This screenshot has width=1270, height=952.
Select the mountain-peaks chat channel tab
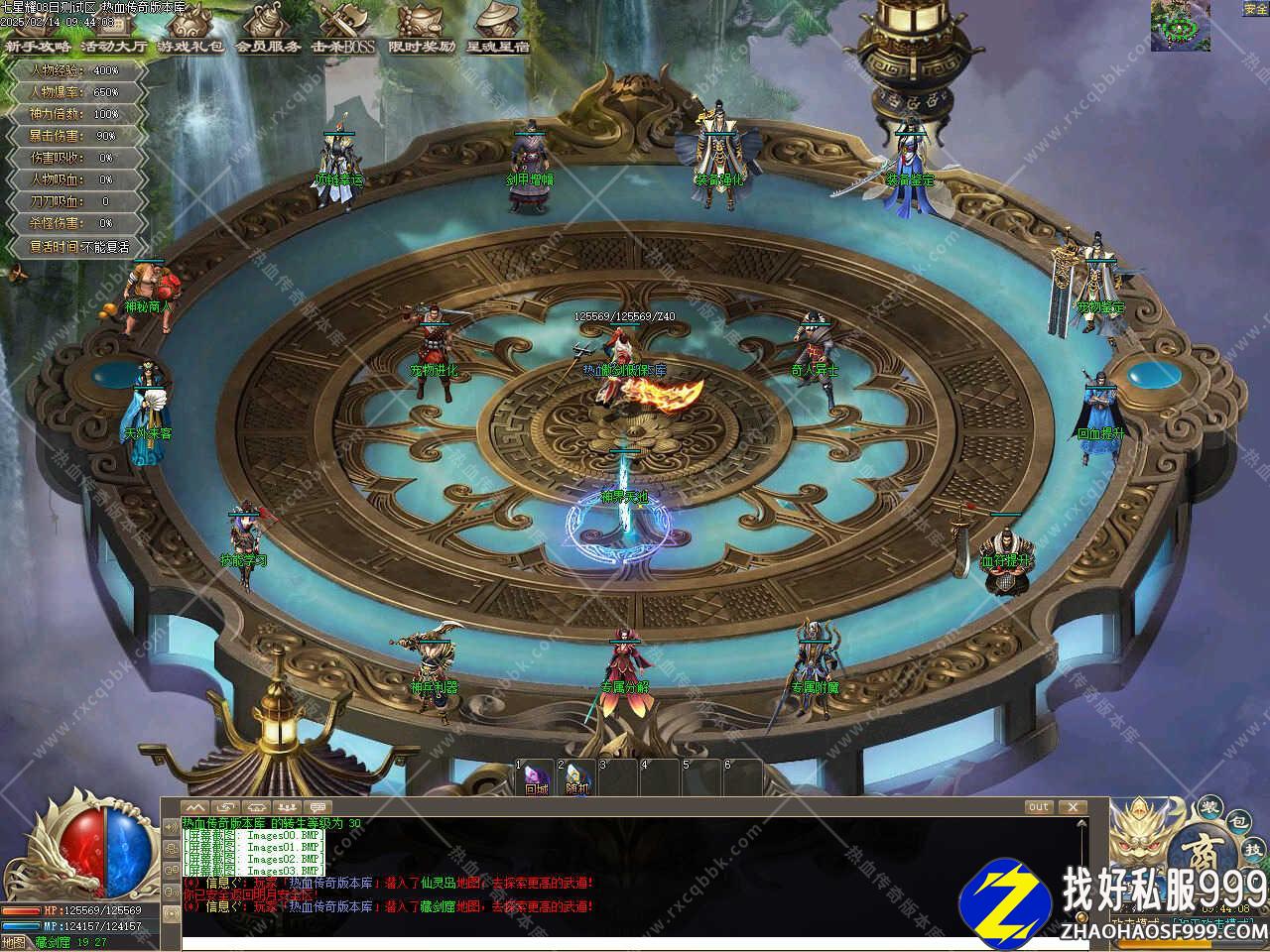[x=195, y=807]
